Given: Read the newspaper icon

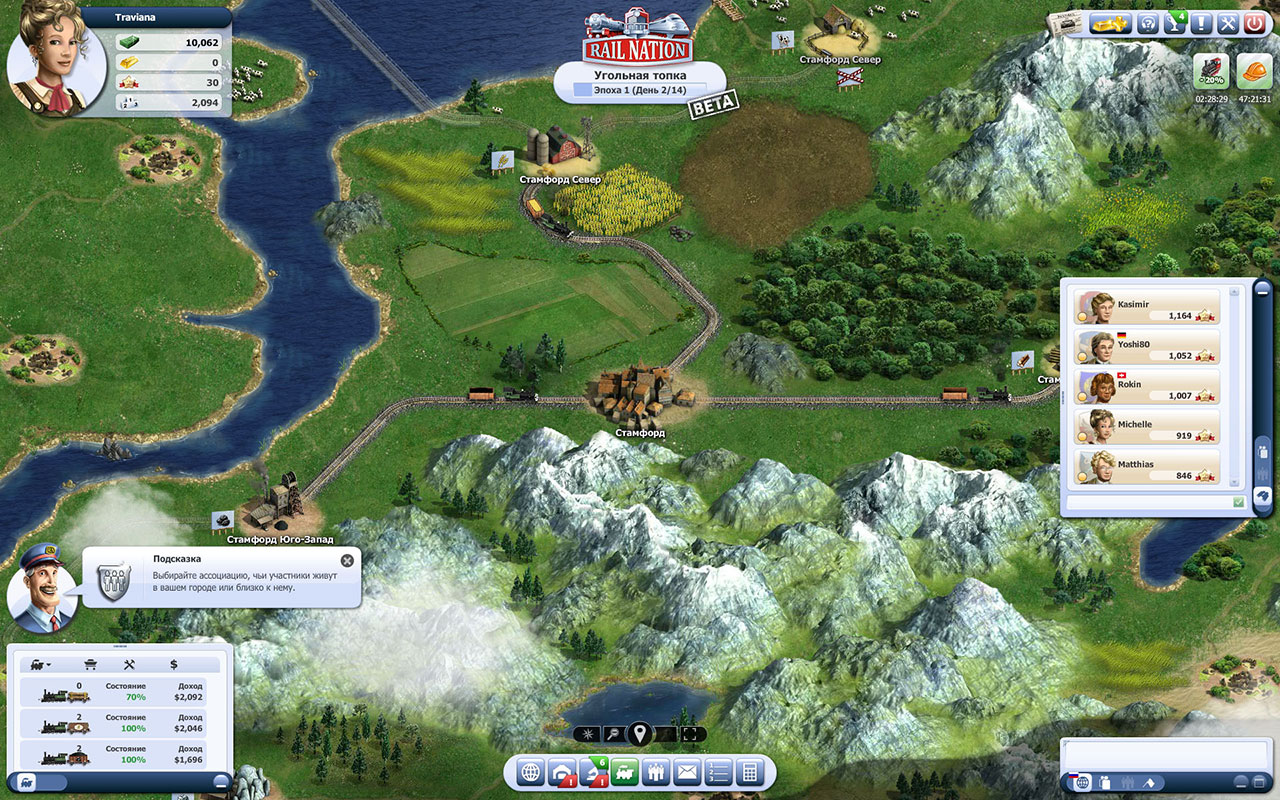Looking at the screenshot, I should coord(1065,25).
